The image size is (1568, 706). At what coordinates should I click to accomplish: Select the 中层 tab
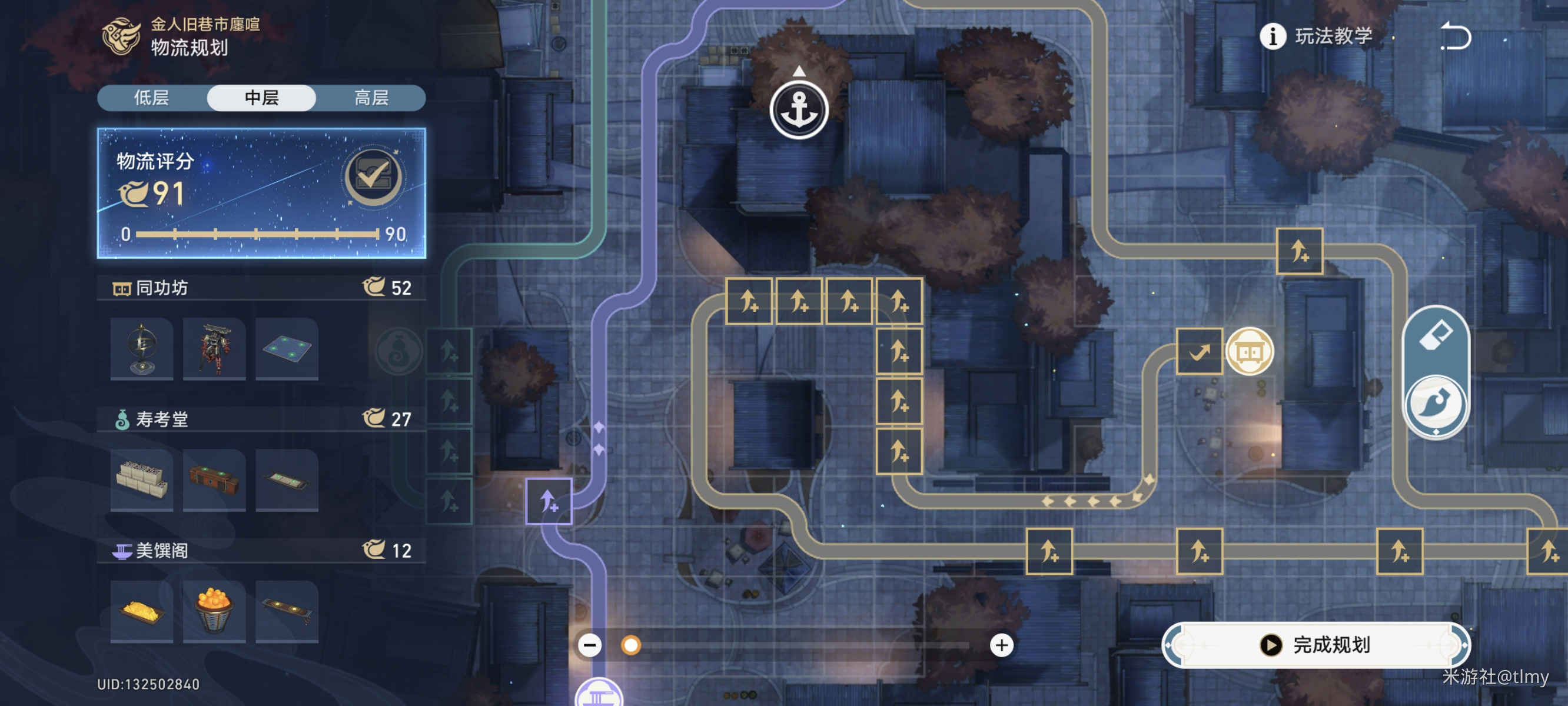[x=262, y=98]
